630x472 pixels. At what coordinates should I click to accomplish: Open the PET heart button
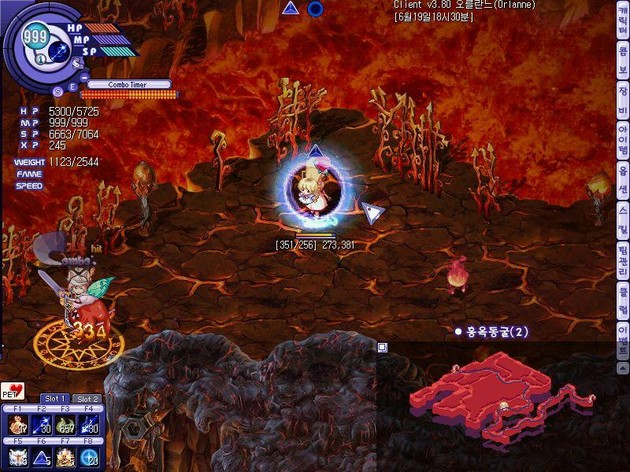[12, 391]
